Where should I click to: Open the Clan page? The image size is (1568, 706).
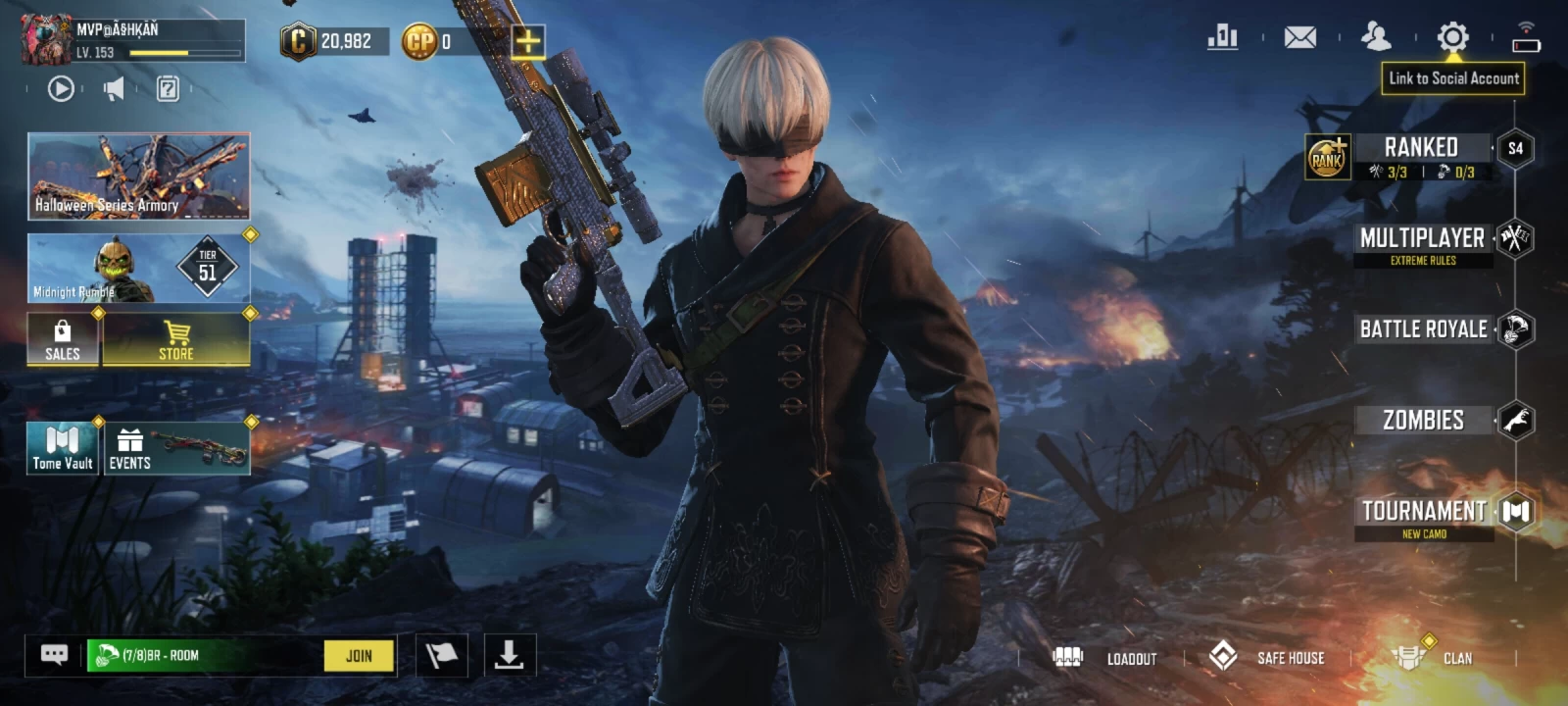(x=1433, y=658)
